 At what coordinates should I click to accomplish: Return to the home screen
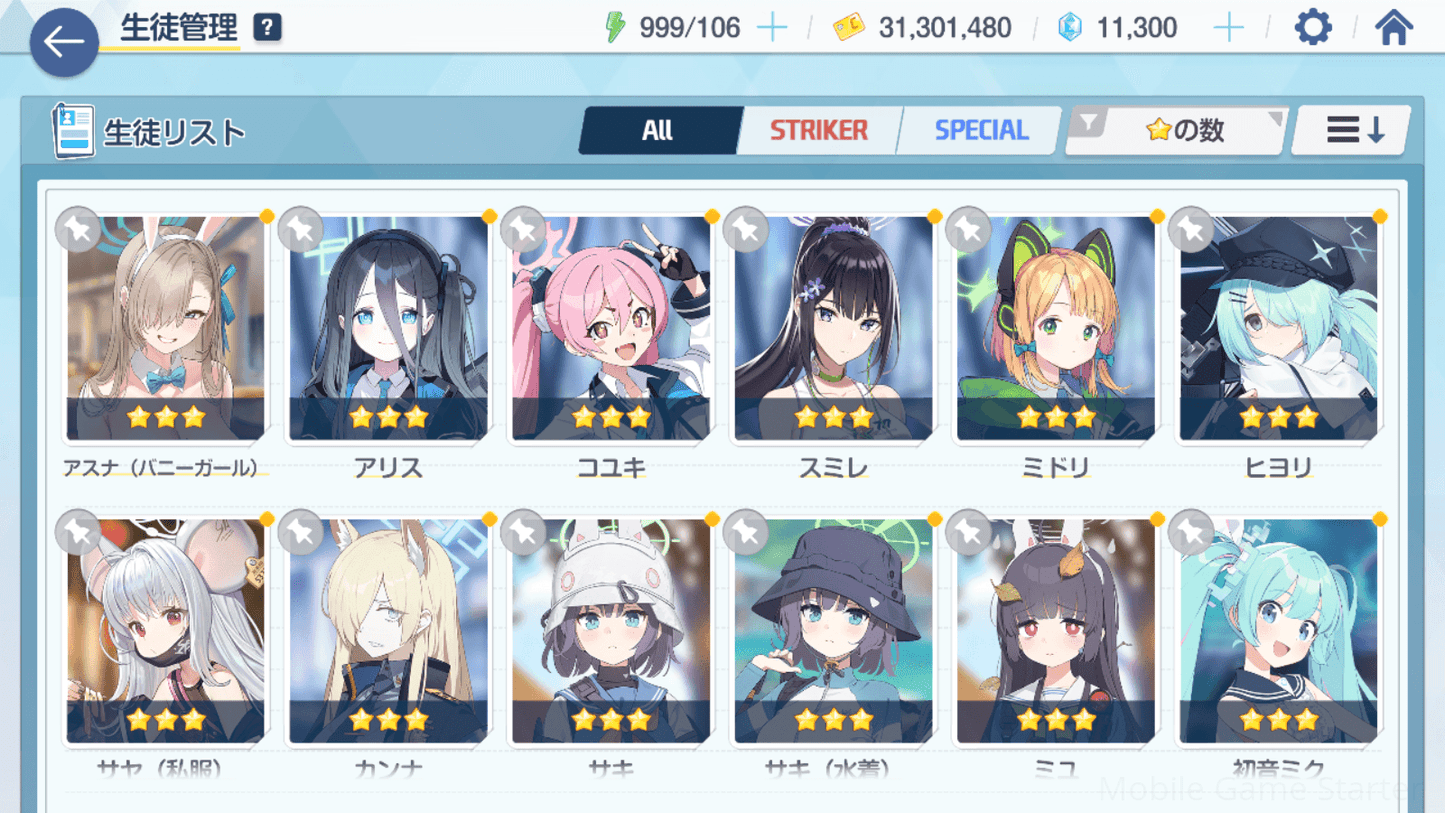coord(1393,28)
